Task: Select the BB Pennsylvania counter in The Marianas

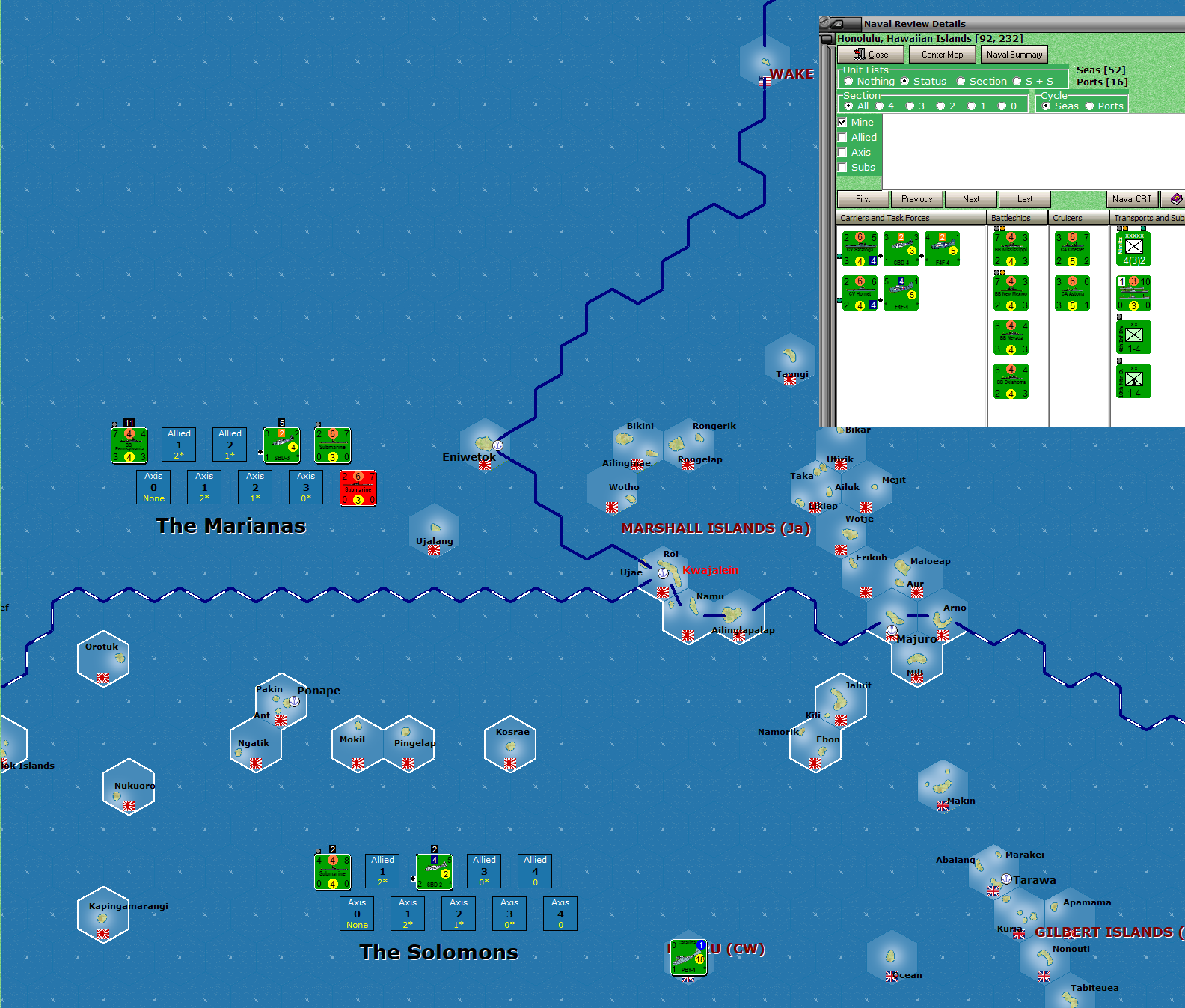Action: tap(129, 445)
